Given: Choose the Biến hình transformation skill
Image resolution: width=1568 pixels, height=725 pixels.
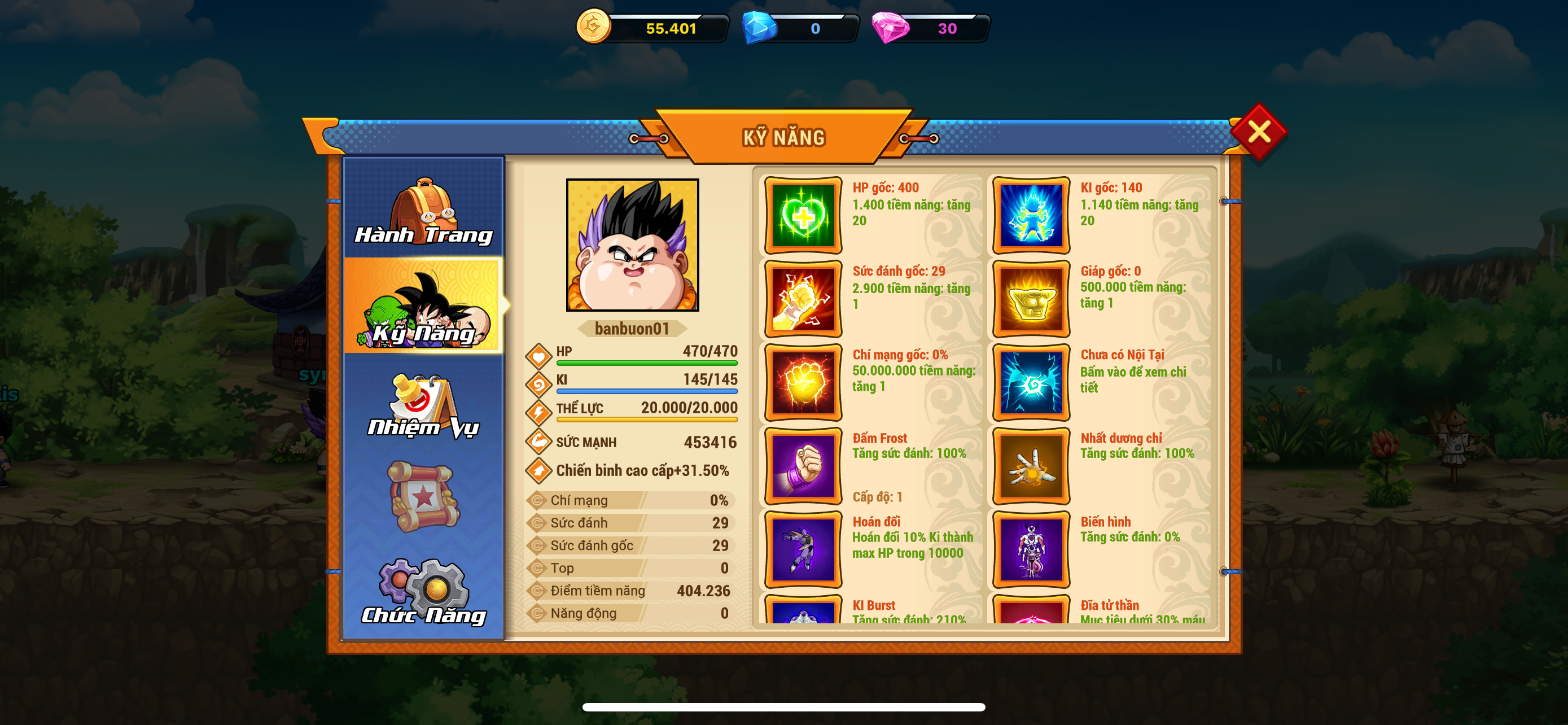Looking at the screenshot, I should pos(1031,549).
